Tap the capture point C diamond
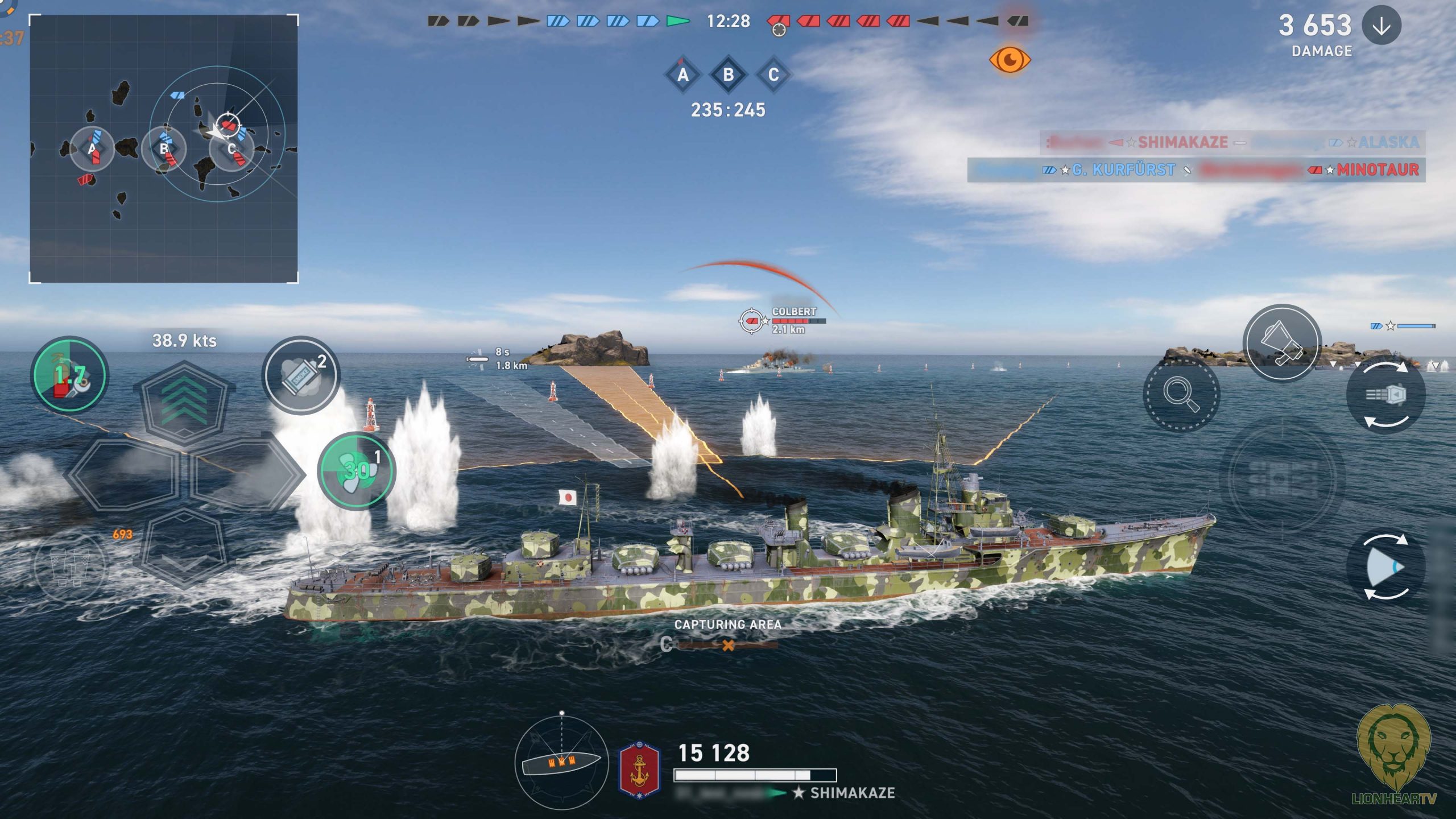Viewport: 1456px width, 819px height. (x=773, y=75)
